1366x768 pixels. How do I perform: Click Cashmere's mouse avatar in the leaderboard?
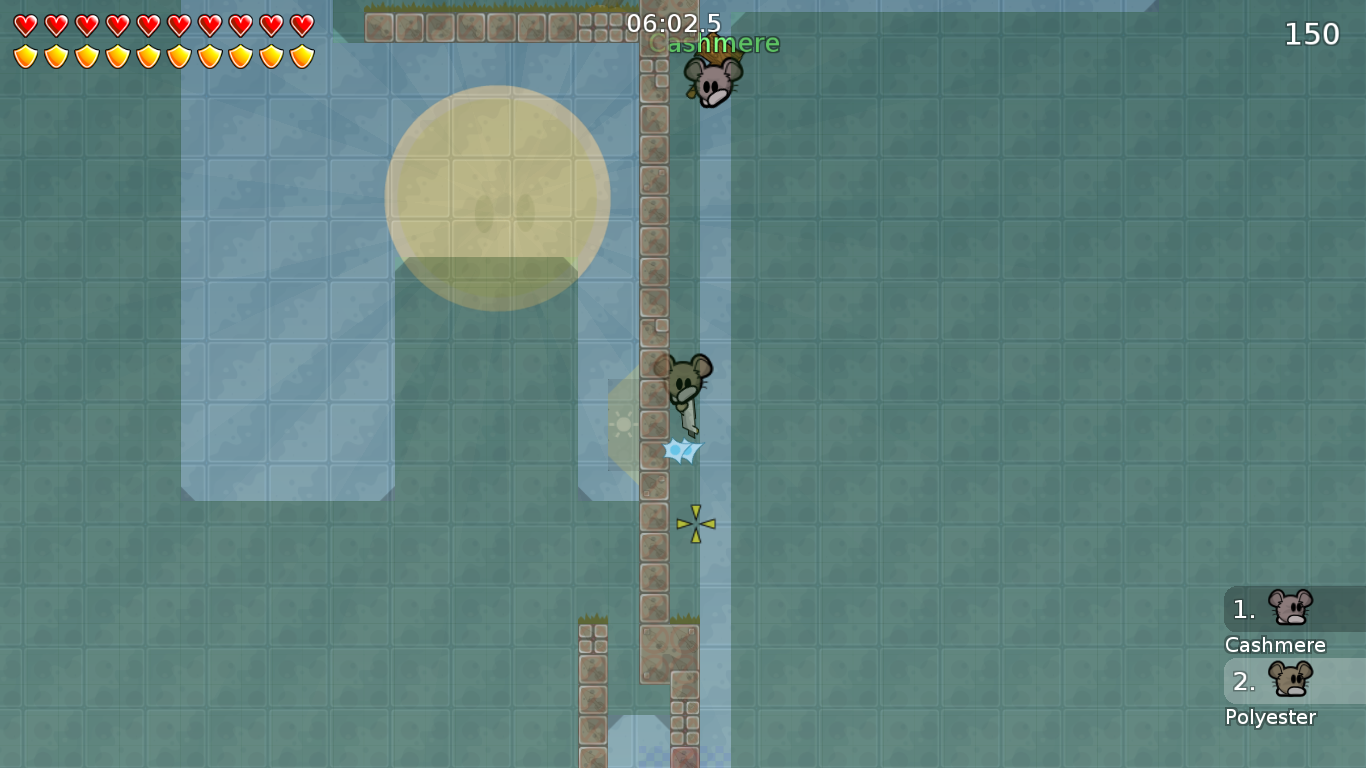click(x=1288, y=606)
